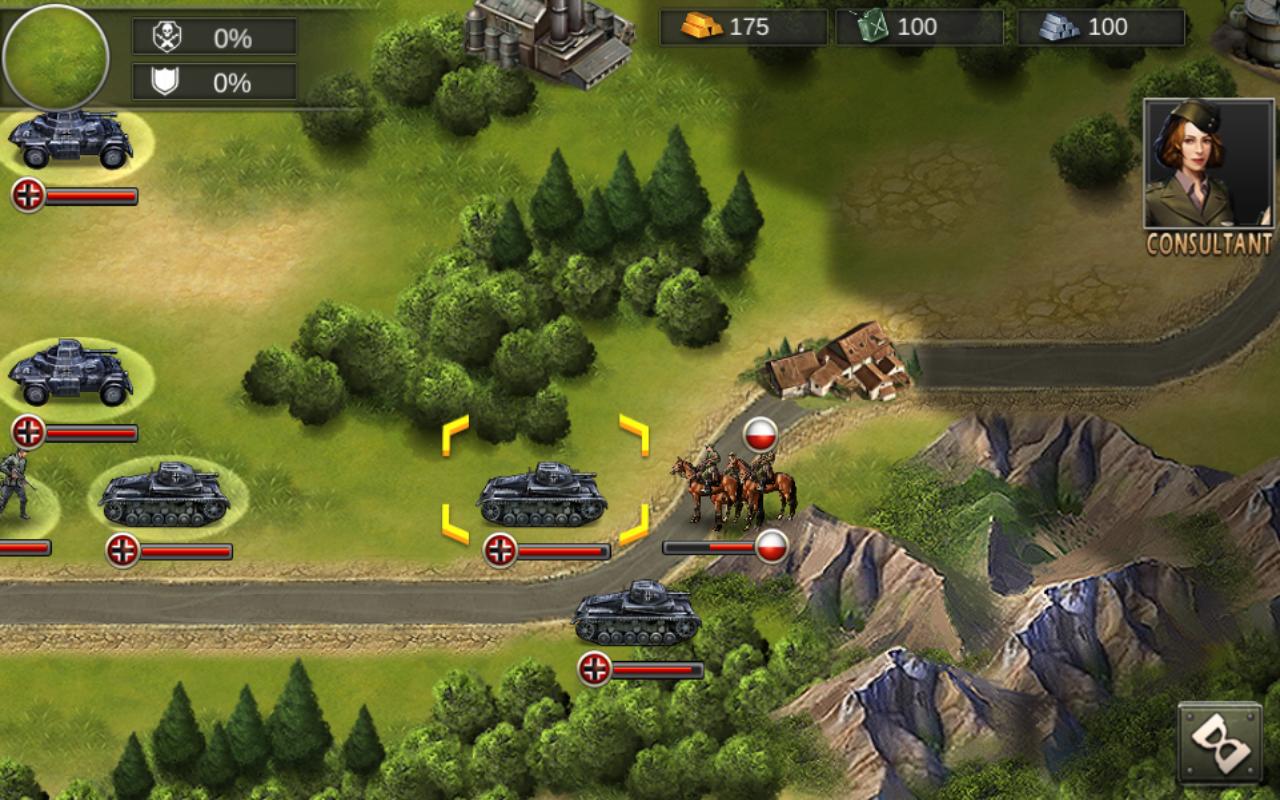Select the highlighted tank beside the infantry
The height and width of the screenshot is (800, 1280).
[165, 495]
